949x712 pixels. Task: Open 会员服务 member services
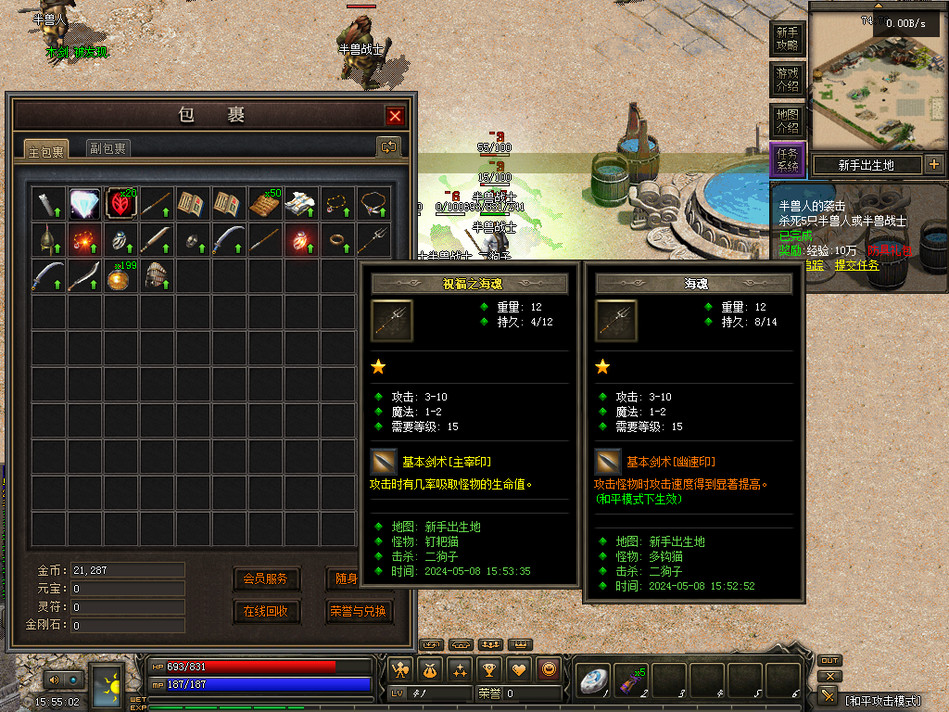pos(266,578)
